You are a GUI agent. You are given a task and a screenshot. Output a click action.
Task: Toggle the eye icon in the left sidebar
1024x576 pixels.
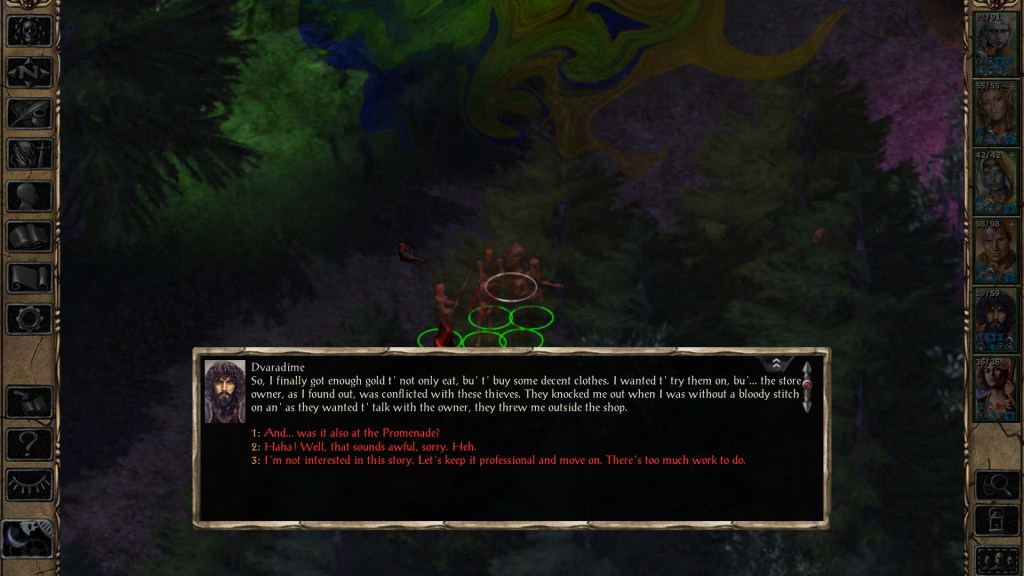(x=29, y=485)
